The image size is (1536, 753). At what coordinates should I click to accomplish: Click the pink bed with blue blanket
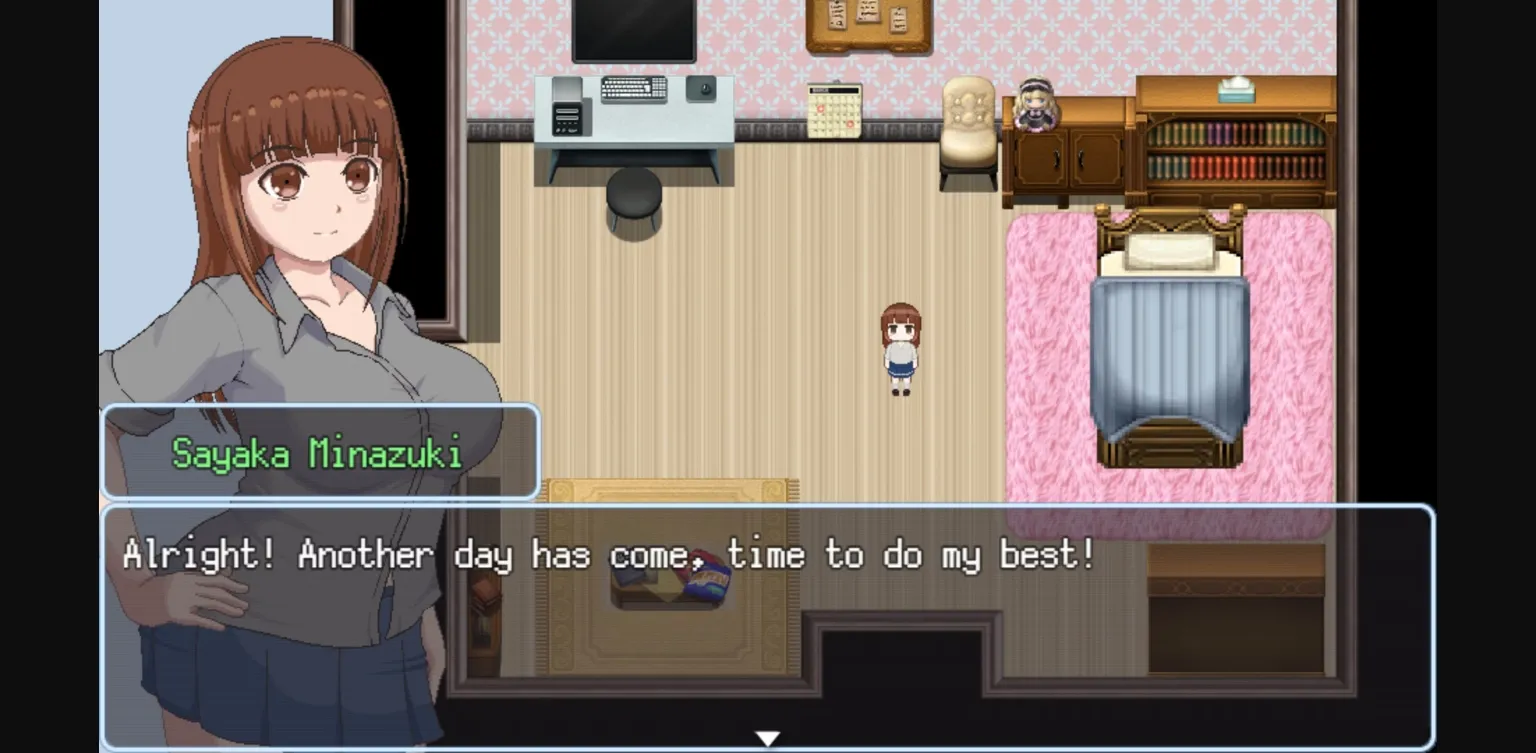click(x=1170, y=340)
